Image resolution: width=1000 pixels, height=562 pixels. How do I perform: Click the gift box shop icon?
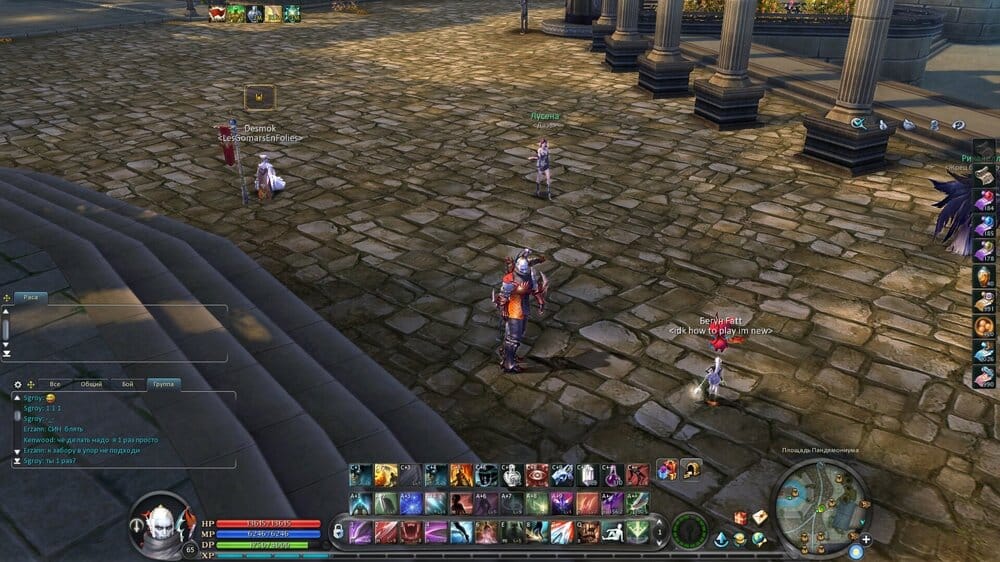[x=741, y=518]
